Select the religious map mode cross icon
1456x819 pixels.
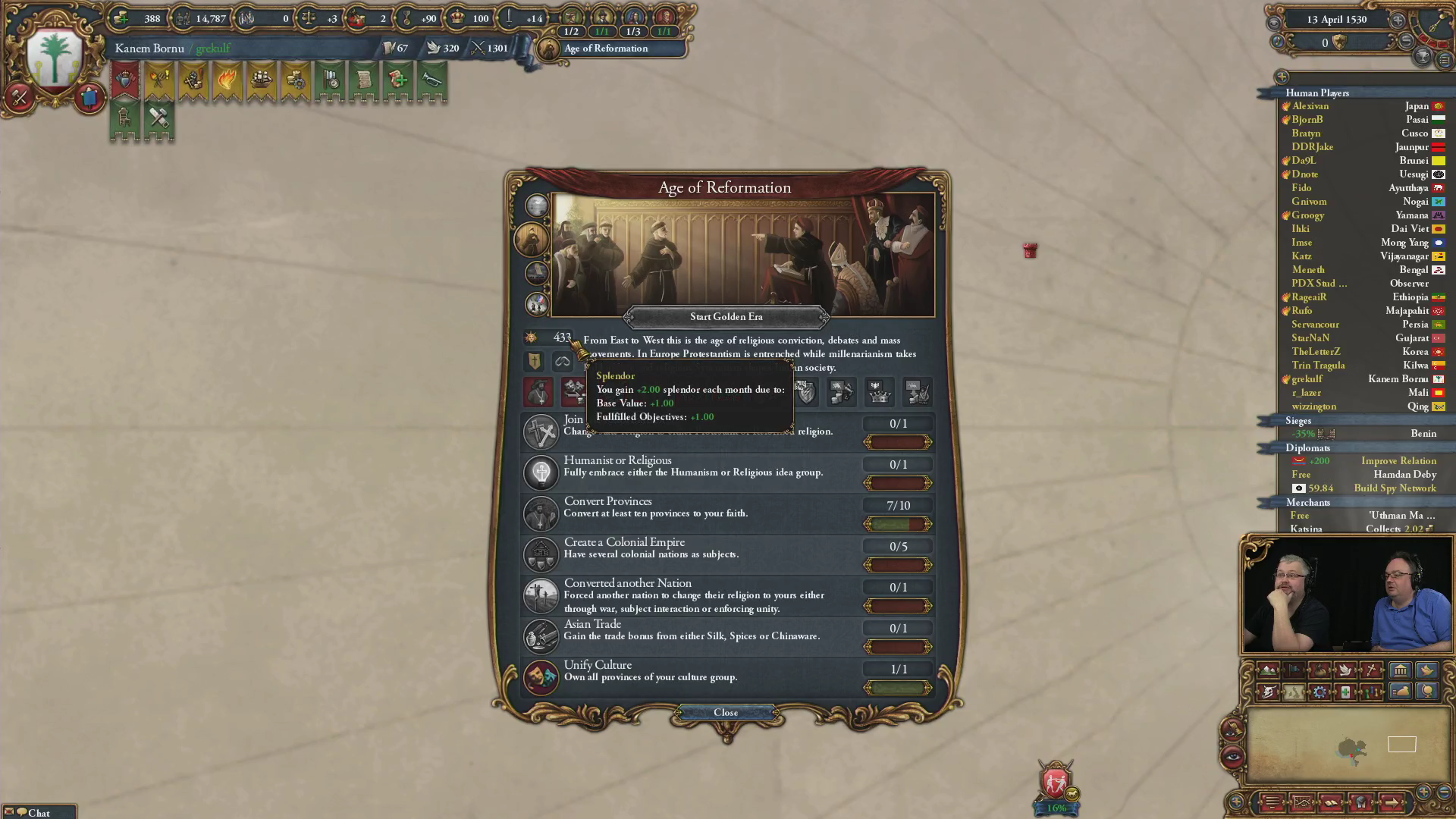coord(1372,670)
